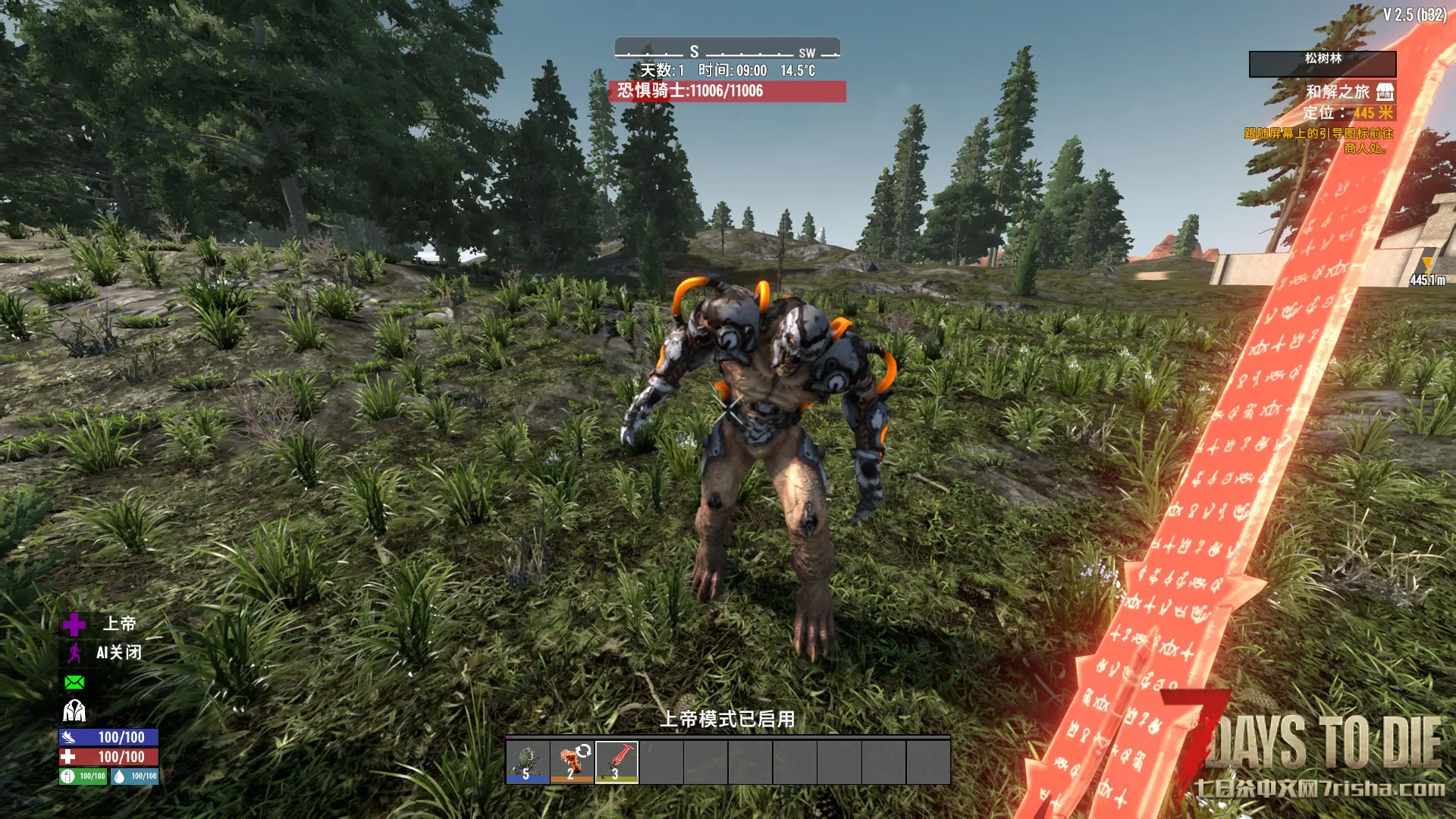
Task: Click the purple cross god mode buff
Action: [74, 624]
